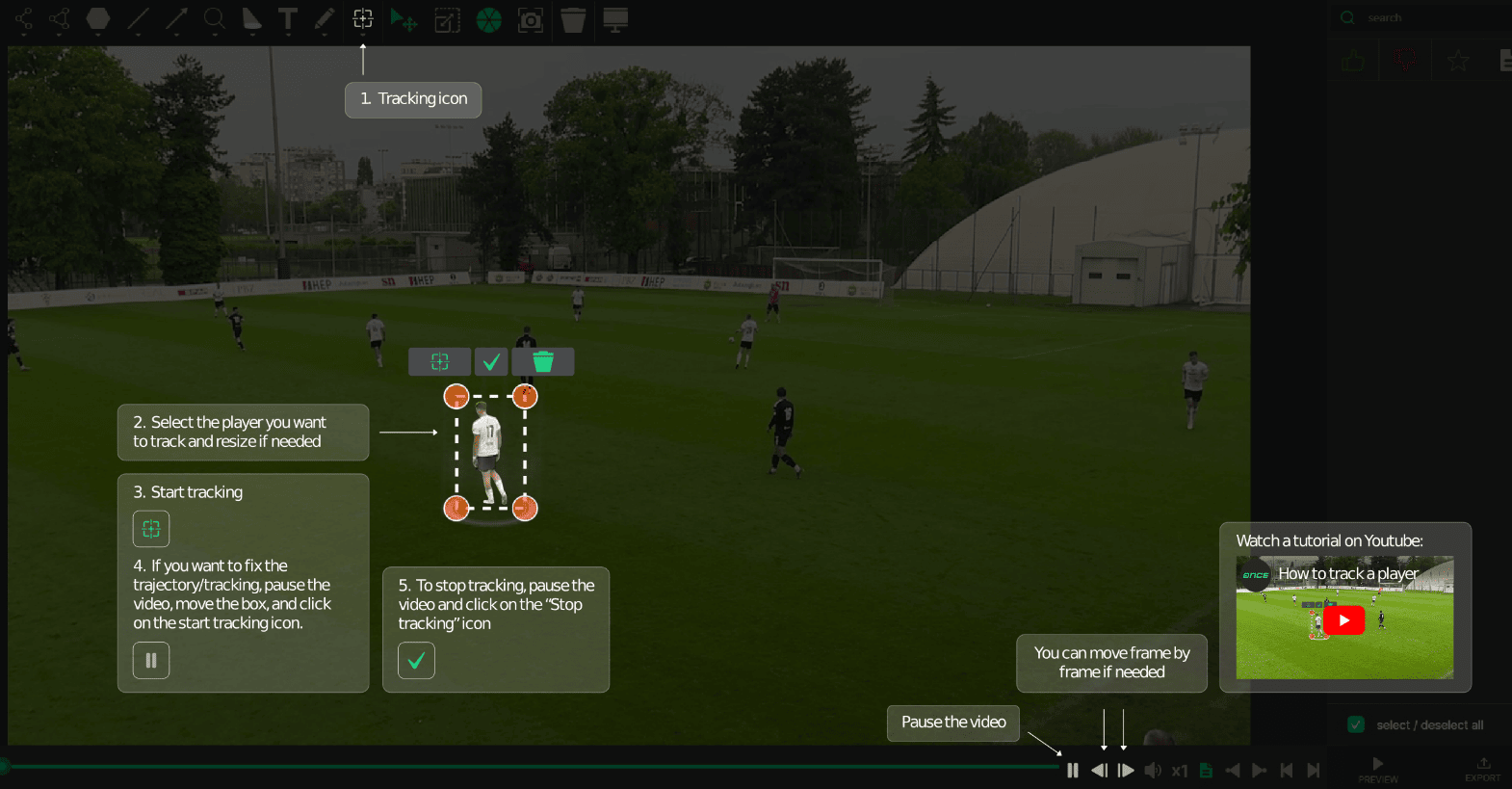This screenshot has height=789, width=1512.
Task: Open the thumbs-up panel tab
Action: coord(1352,60)
